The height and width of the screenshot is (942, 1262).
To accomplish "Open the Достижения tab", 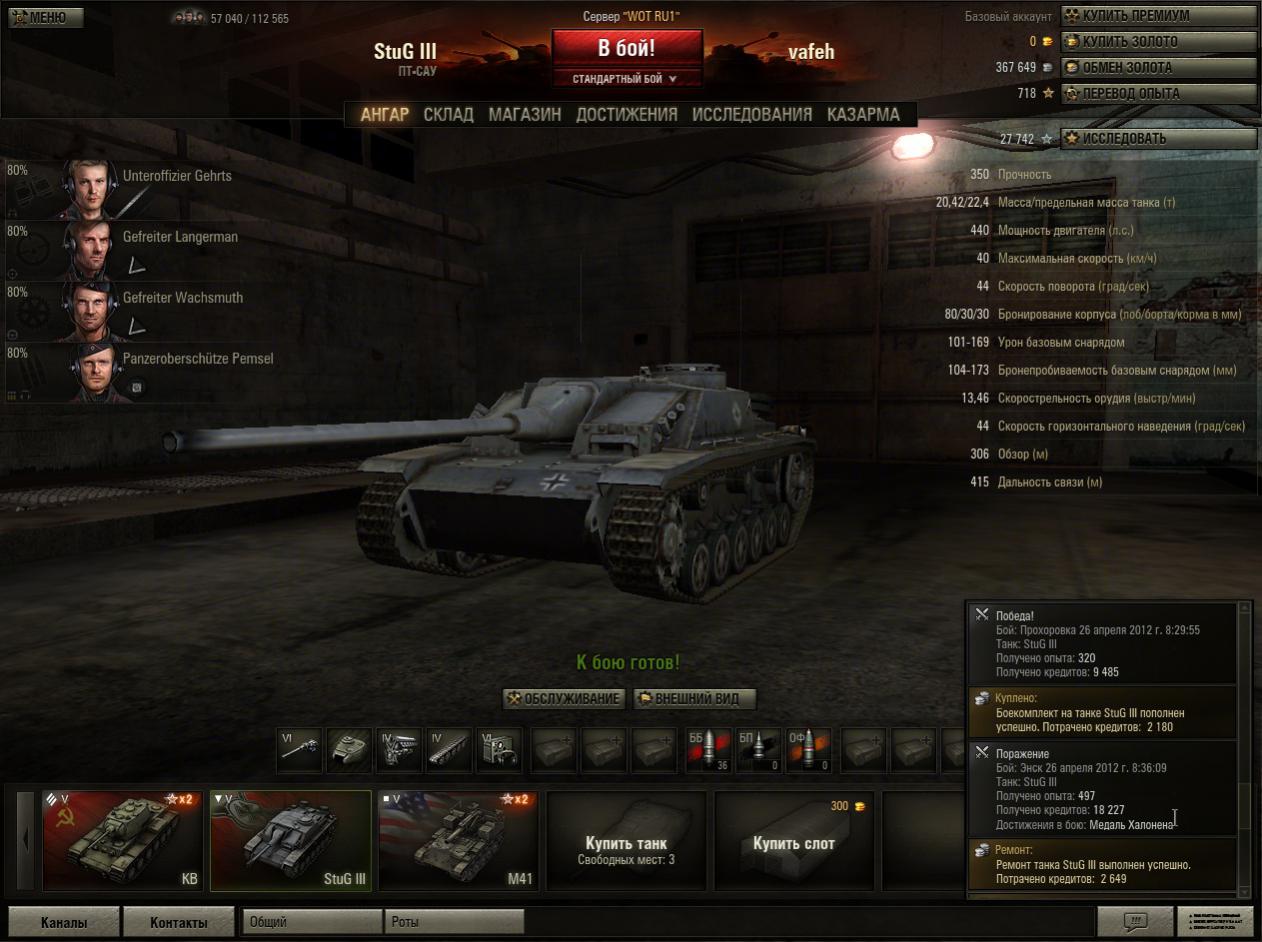I will click(626, 114).
